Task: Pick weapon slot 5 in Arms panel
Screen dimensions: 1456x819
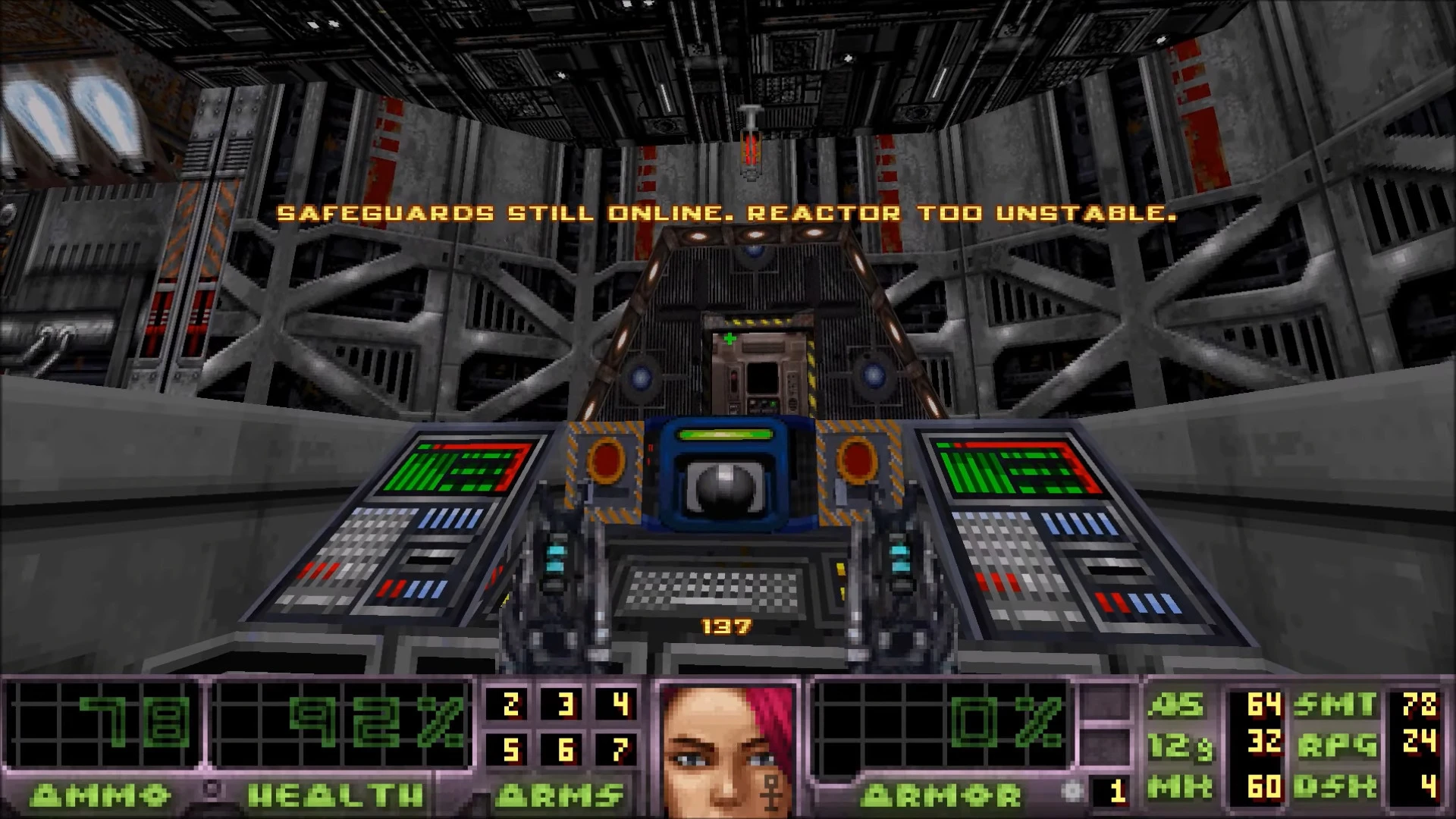Action: point(510,750)
